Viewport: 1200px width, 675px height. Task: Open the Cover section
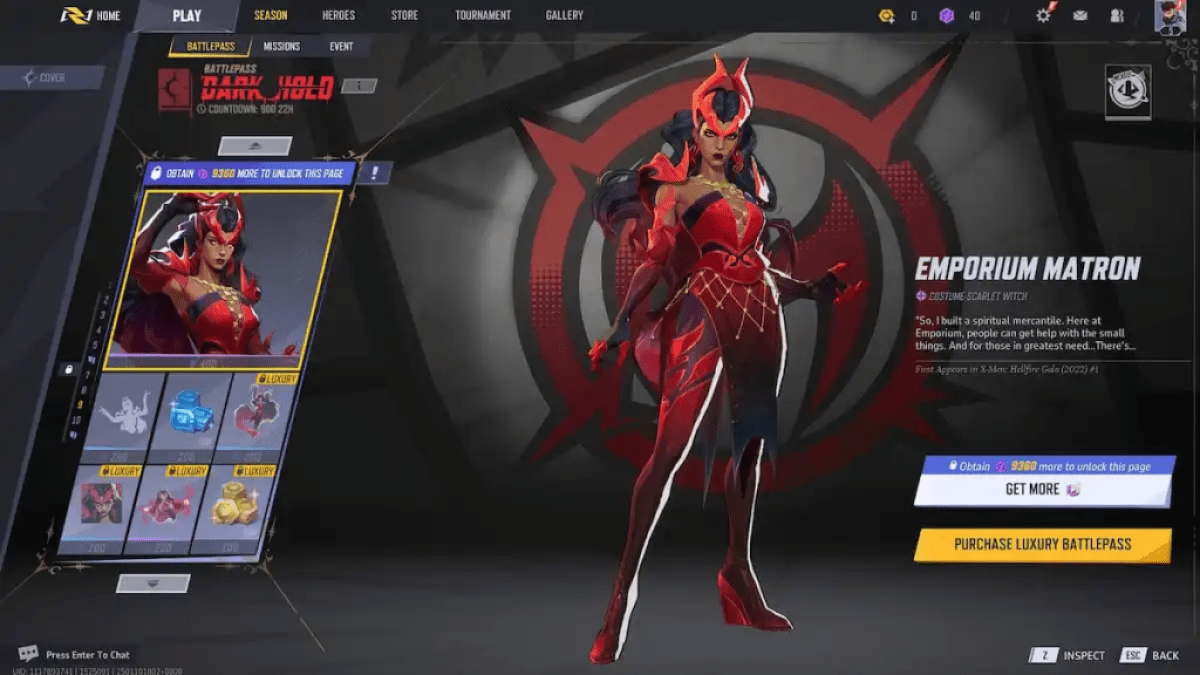pos(51,78)
